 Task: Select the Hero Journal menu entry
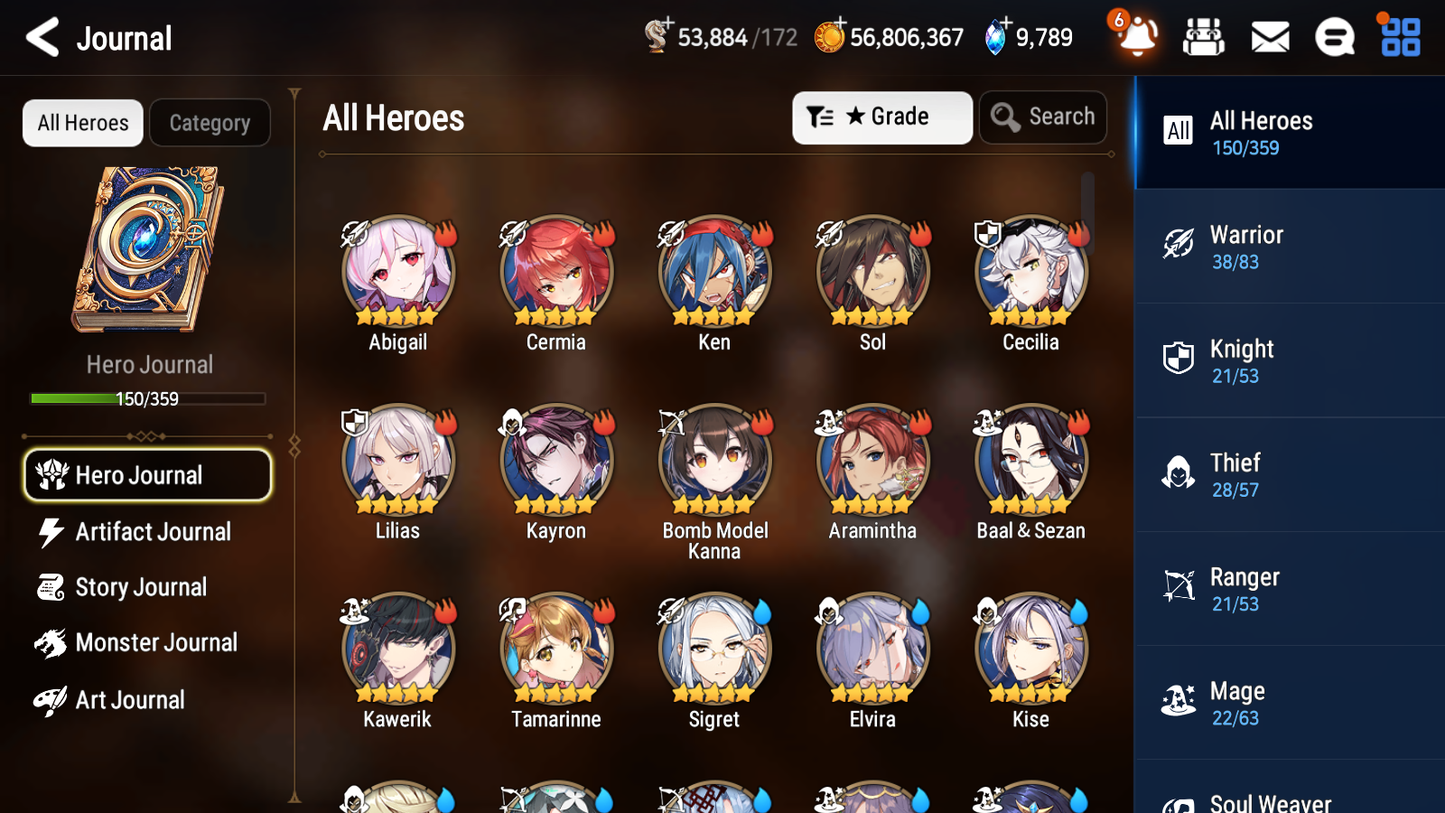point(147,475)
